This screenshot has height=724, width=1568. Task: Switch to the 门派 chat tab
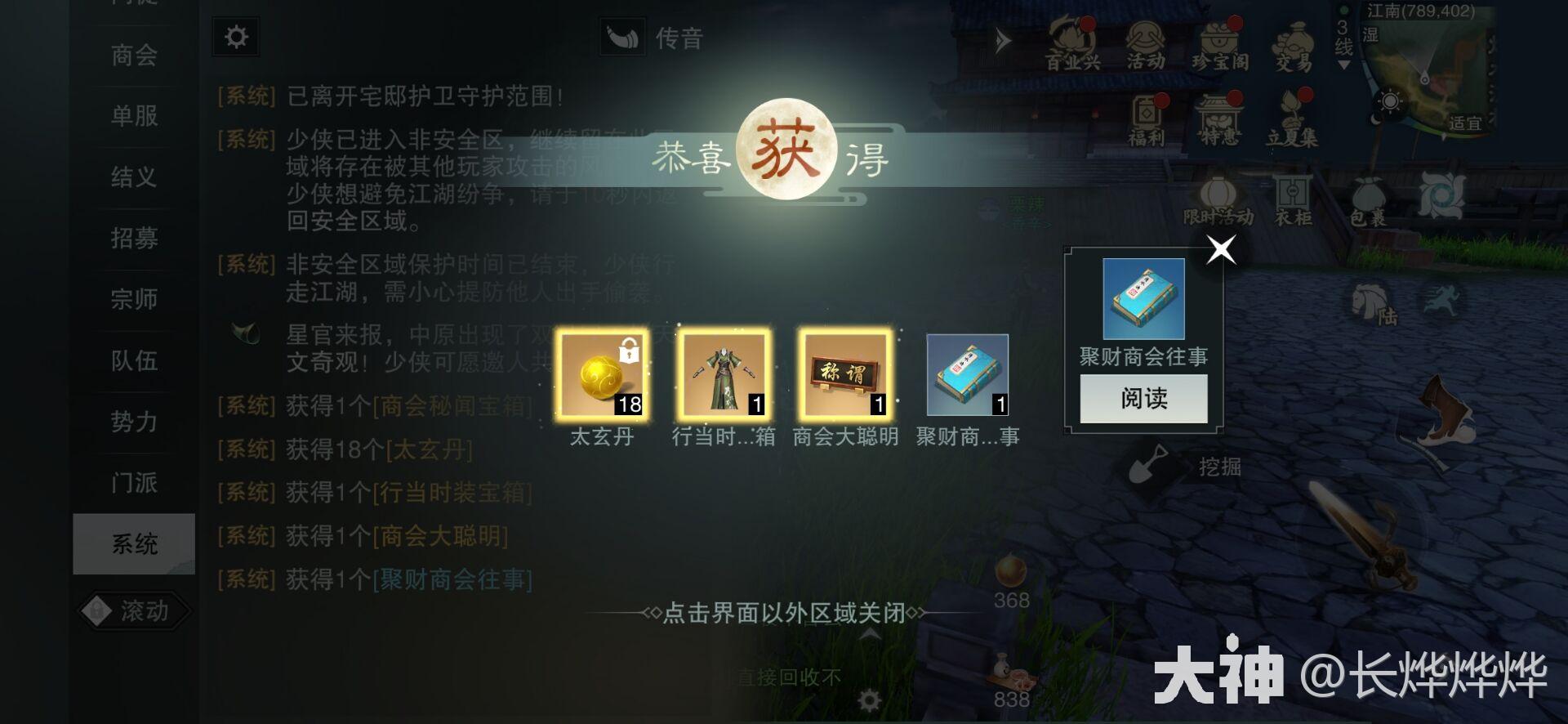point(134,483)
